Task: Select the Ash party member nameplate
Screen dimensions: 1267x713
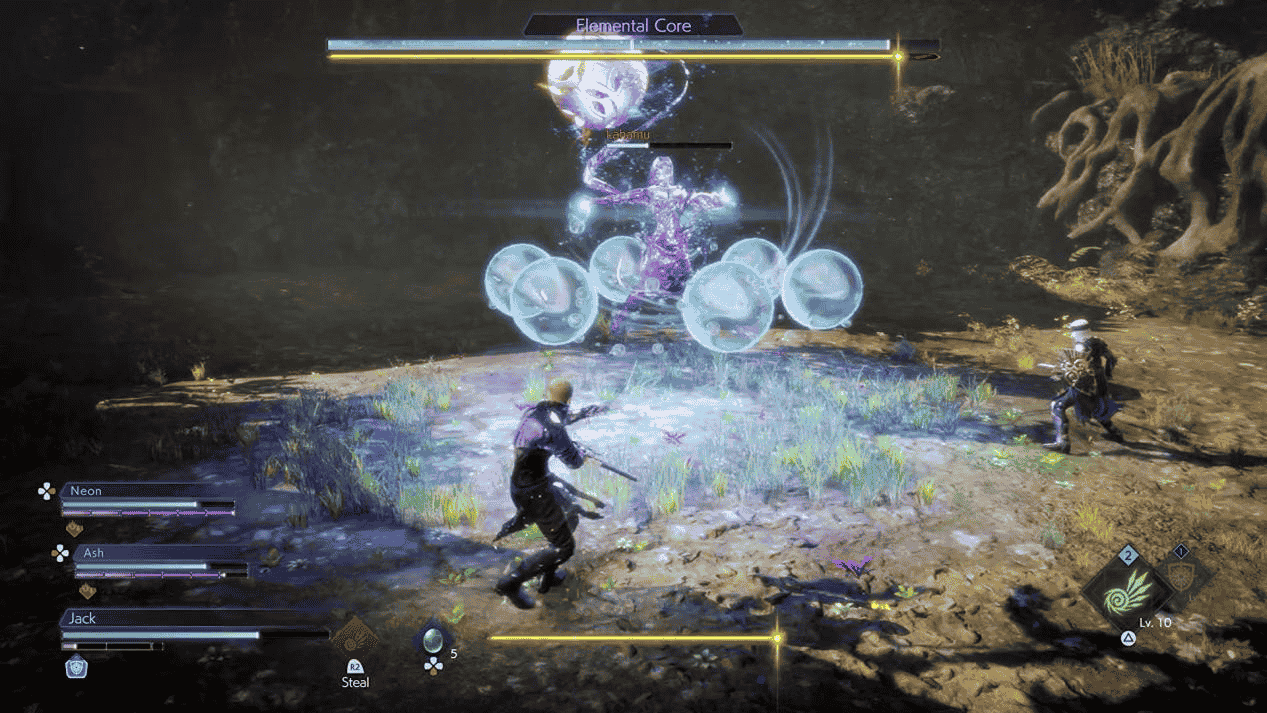Action: pyautogui.click(x=94, y=553)
